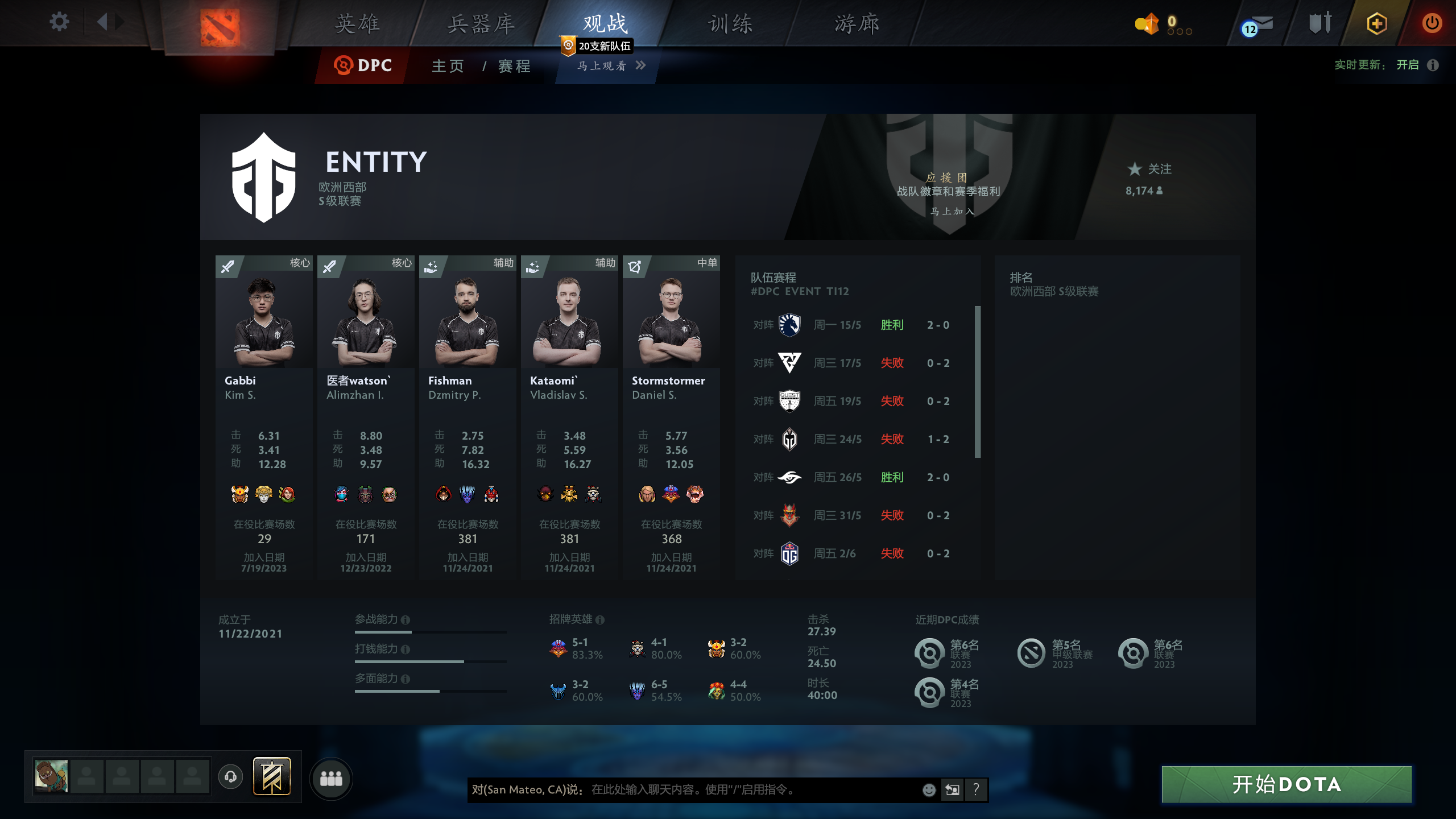Screen dimensions: 1456x819
Task: Click the chat input field to type a message
Action: click(711, 790)
